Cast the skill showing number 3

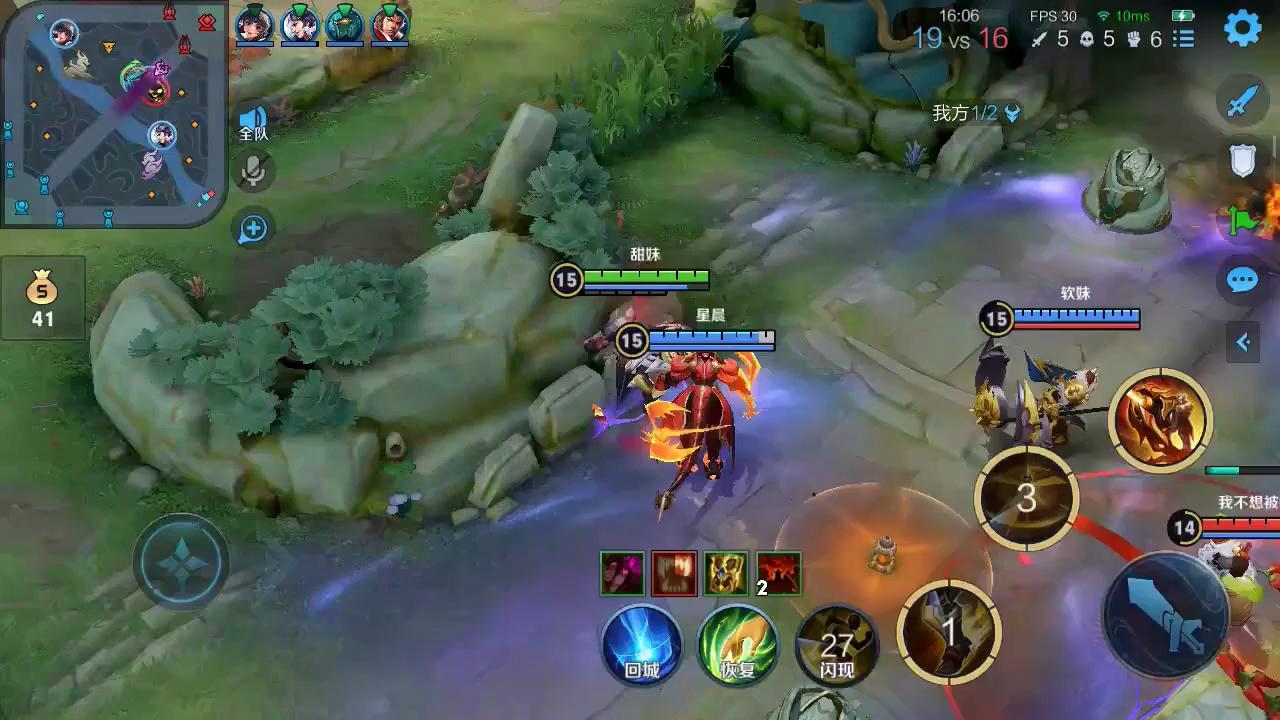pos(1026,498)
